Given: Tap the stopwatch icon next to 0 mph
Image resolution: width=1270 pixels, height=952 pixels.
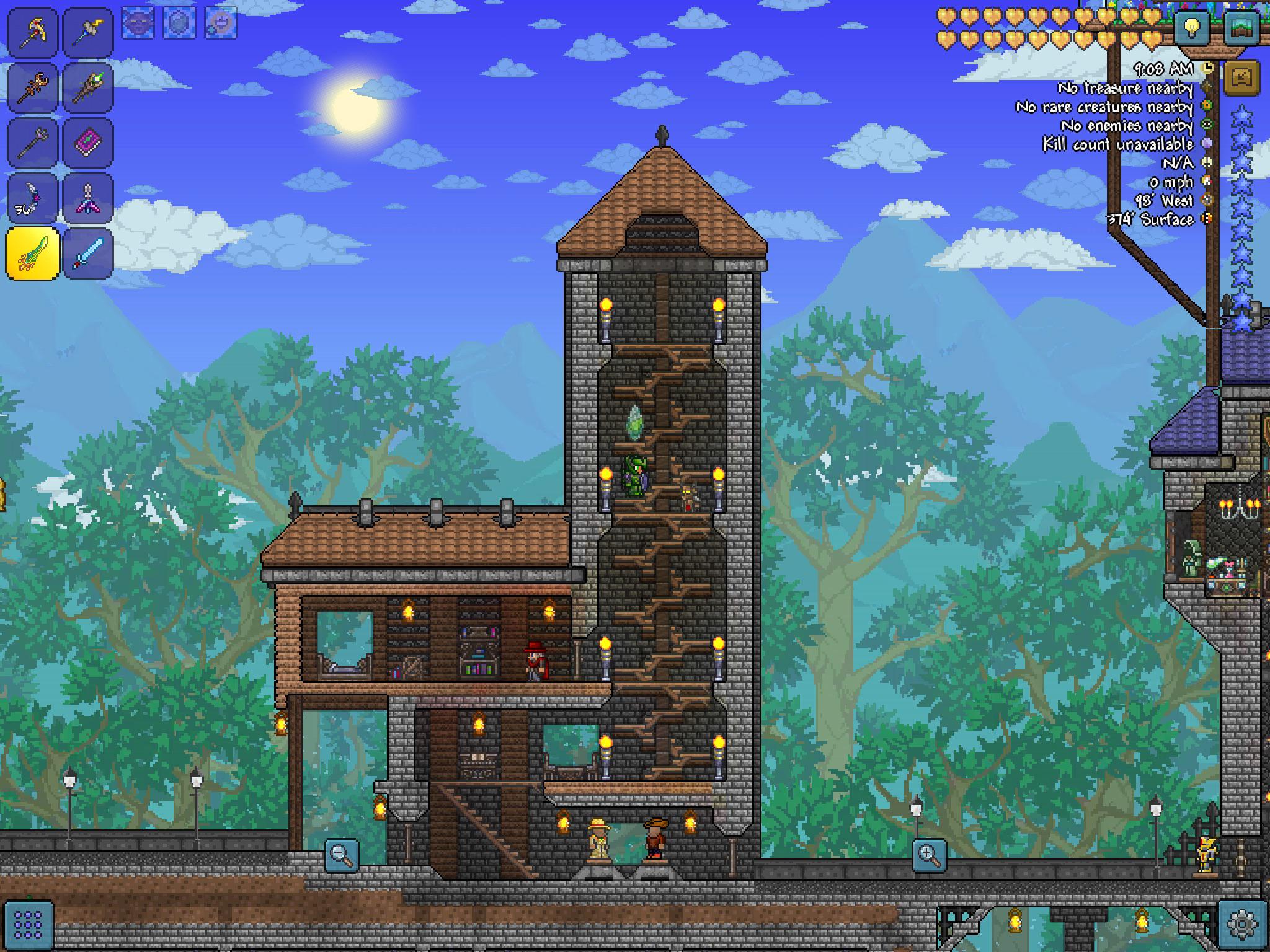Looking at the screenshot, I should 1207,182.
